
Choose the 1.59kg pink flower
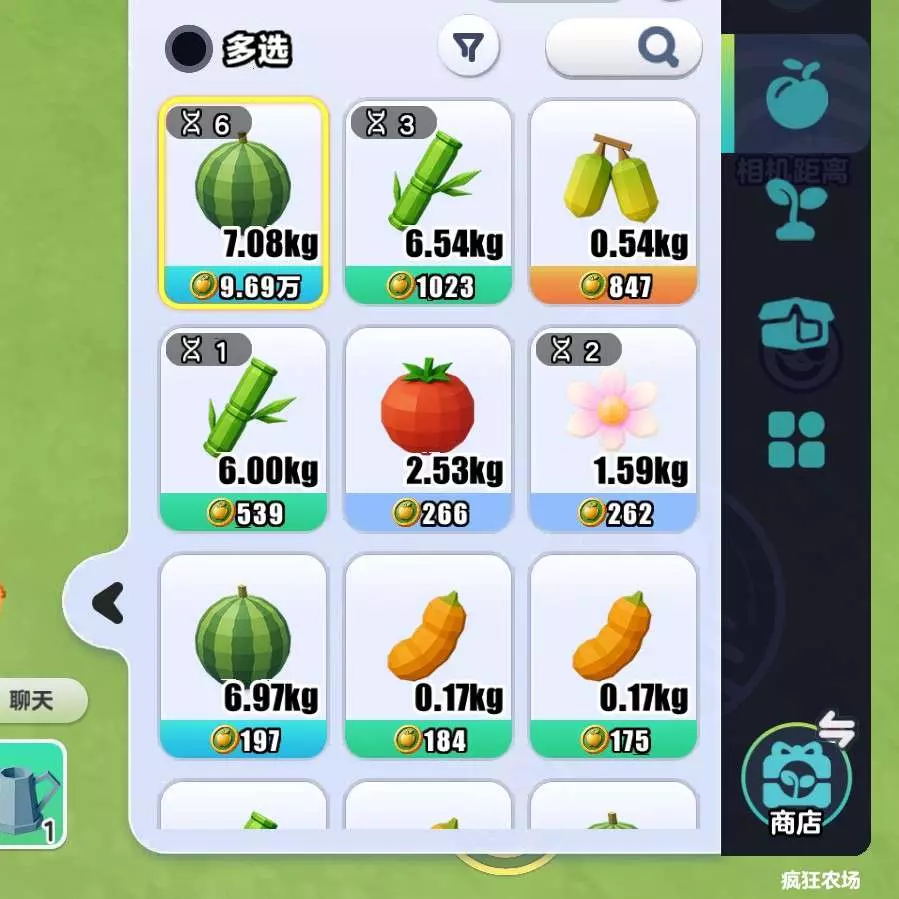coord(612,429)
